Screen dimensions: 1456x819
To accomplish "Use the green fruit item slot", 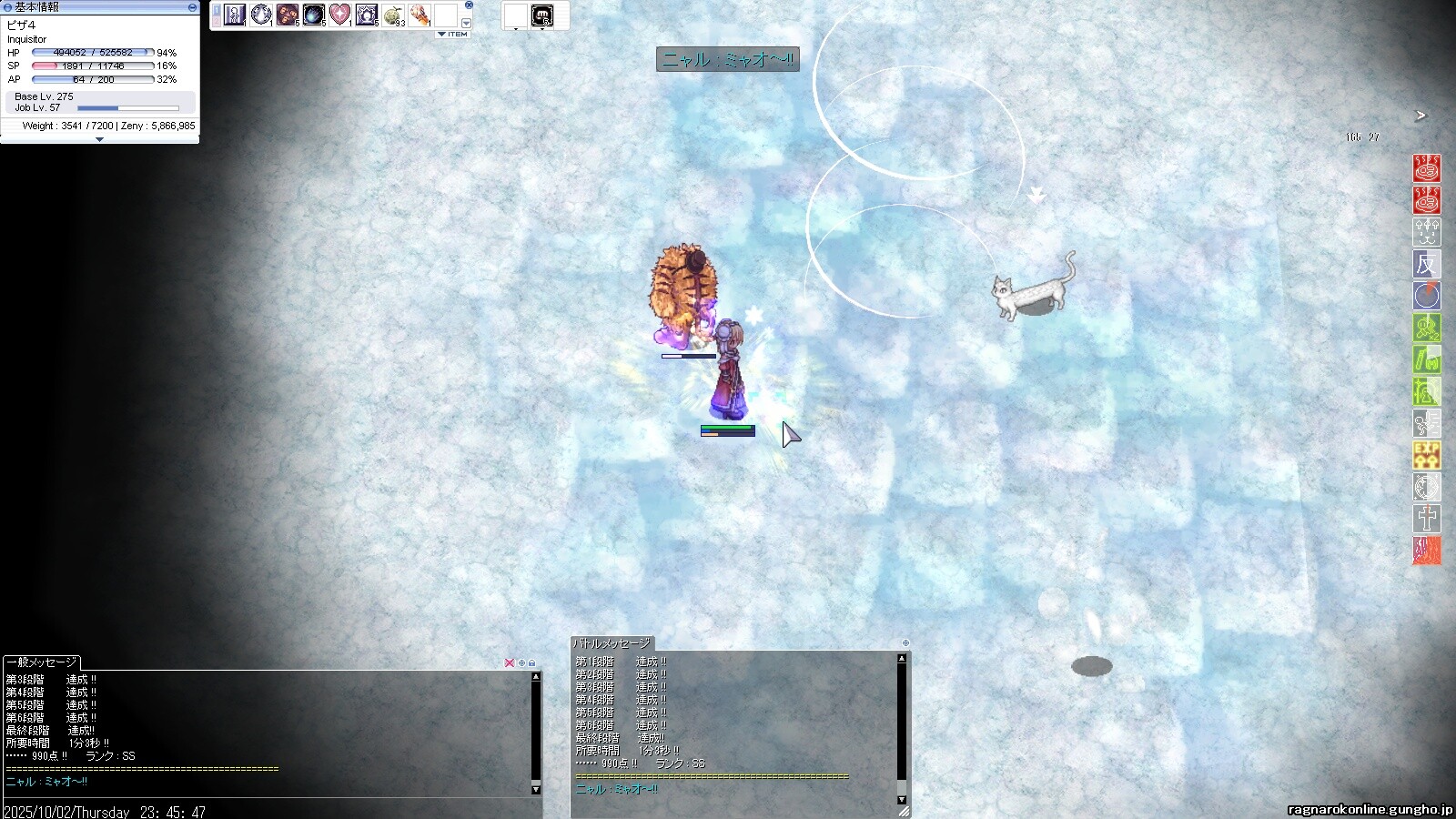I will [393, 15].
